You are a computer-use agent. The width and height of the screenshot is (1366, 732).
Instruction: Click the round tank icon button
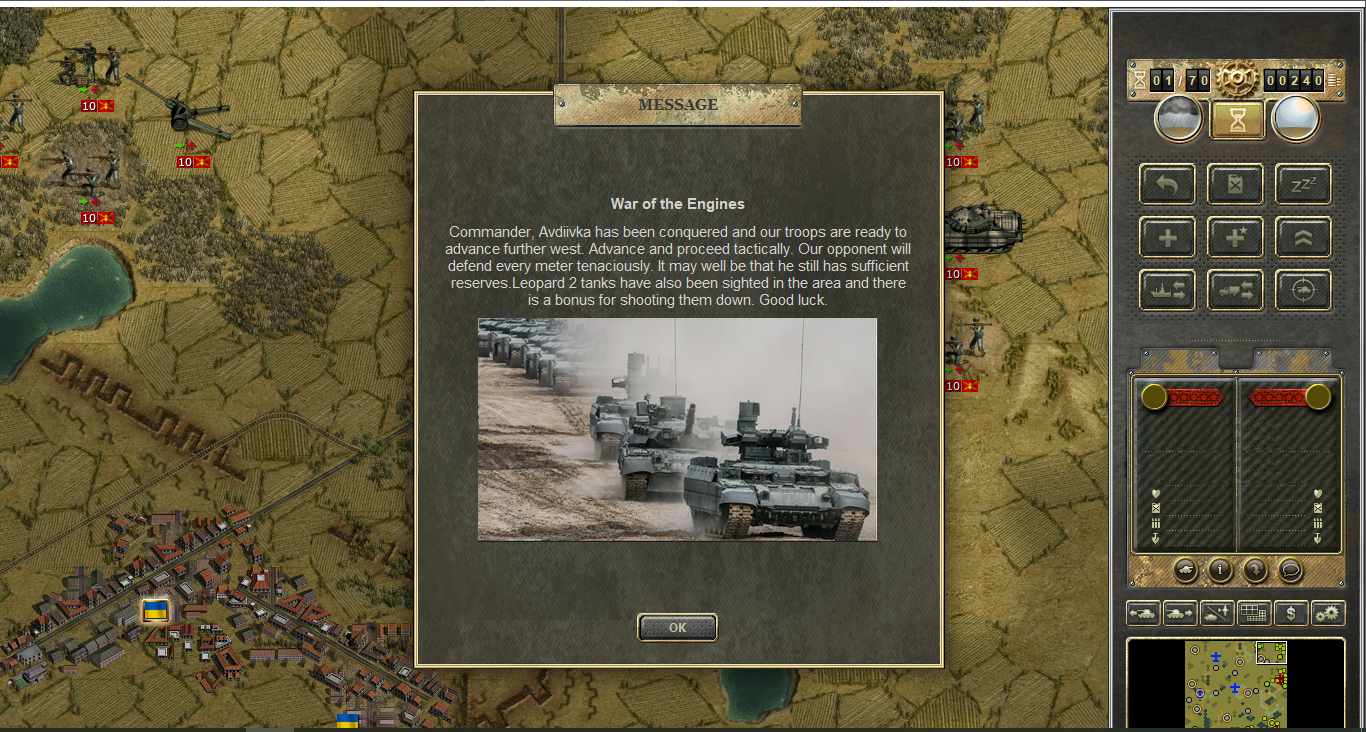(1185, 570)
